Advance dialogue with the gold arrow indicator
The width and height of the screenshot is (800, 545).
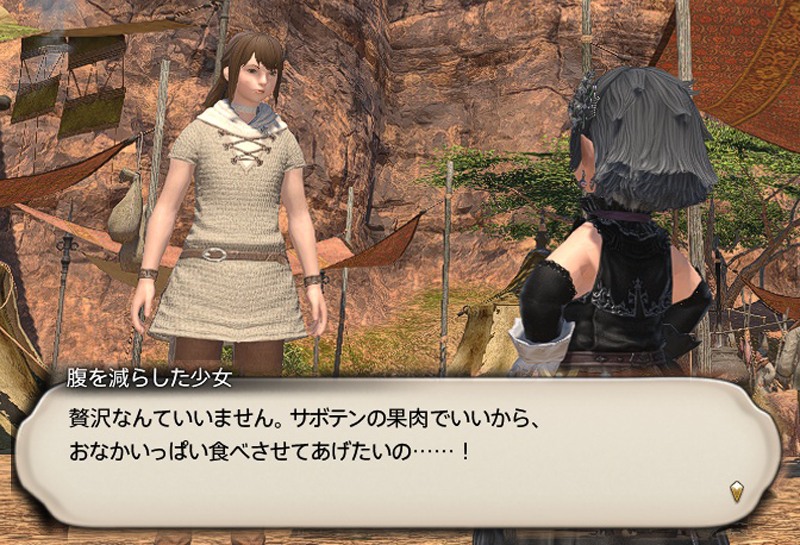pyautogui.click(x=737, y=491)
